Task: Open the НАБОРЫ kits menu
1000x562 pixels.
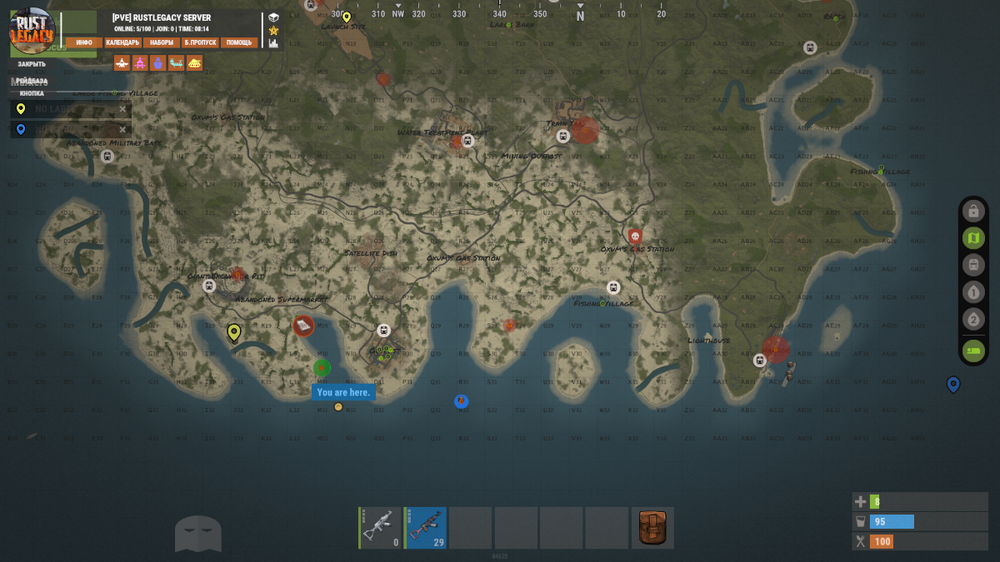Action: (161, 43)
